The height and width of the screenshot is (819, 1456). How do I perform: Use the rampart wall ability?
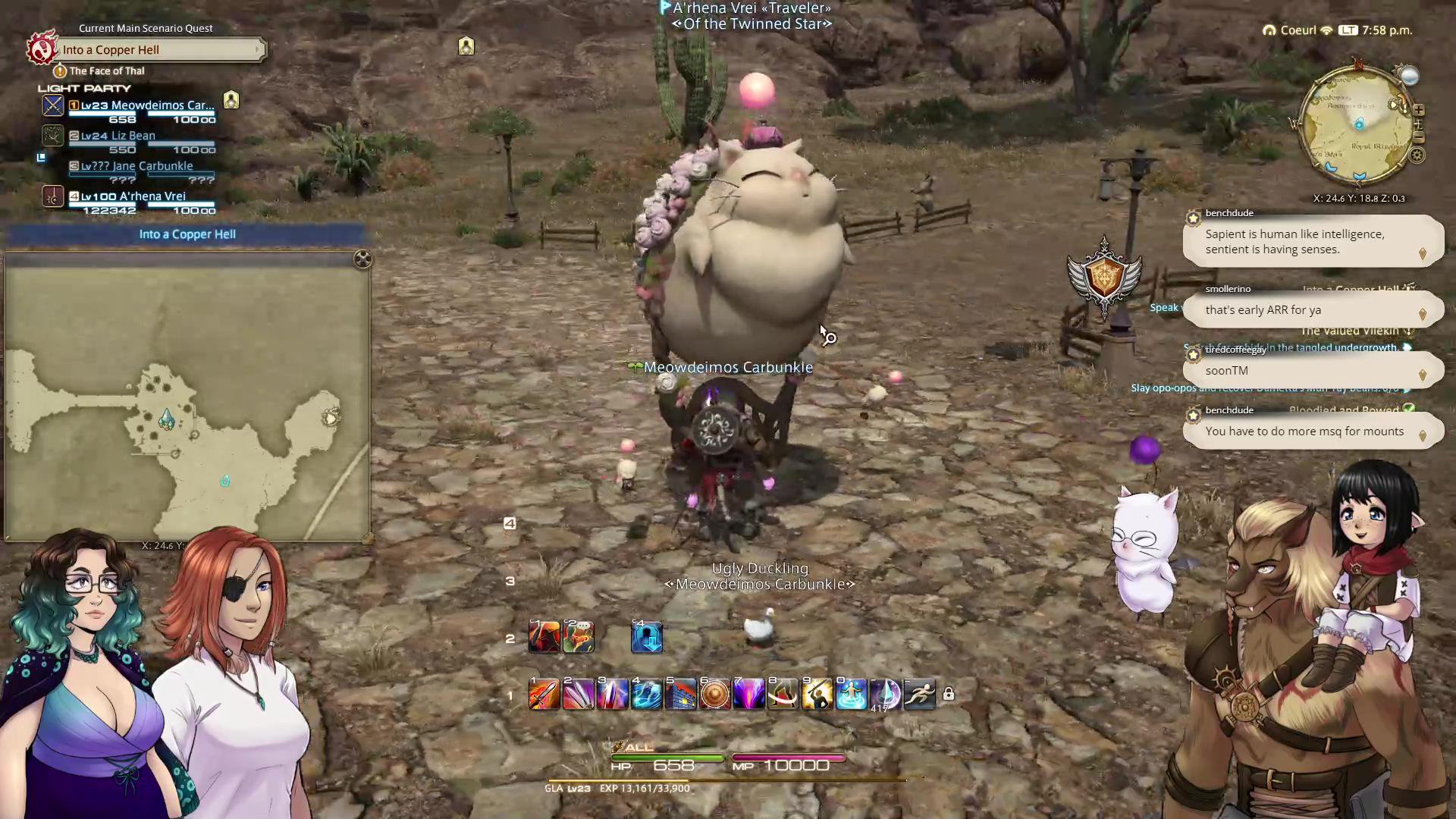(x=681, y=695)
